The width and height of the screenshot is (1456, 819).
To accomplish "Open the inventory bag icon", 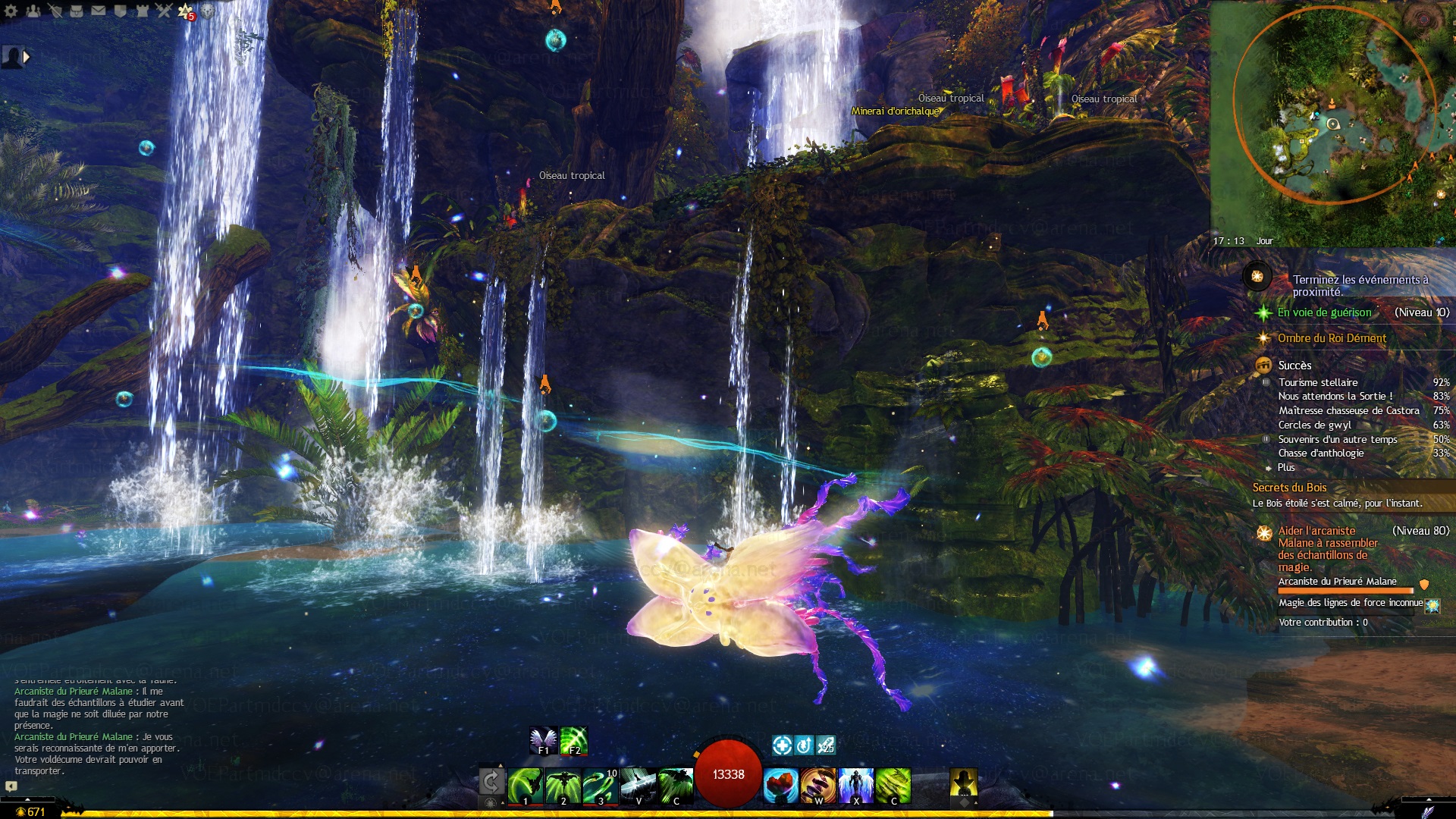I will point(77,11).
